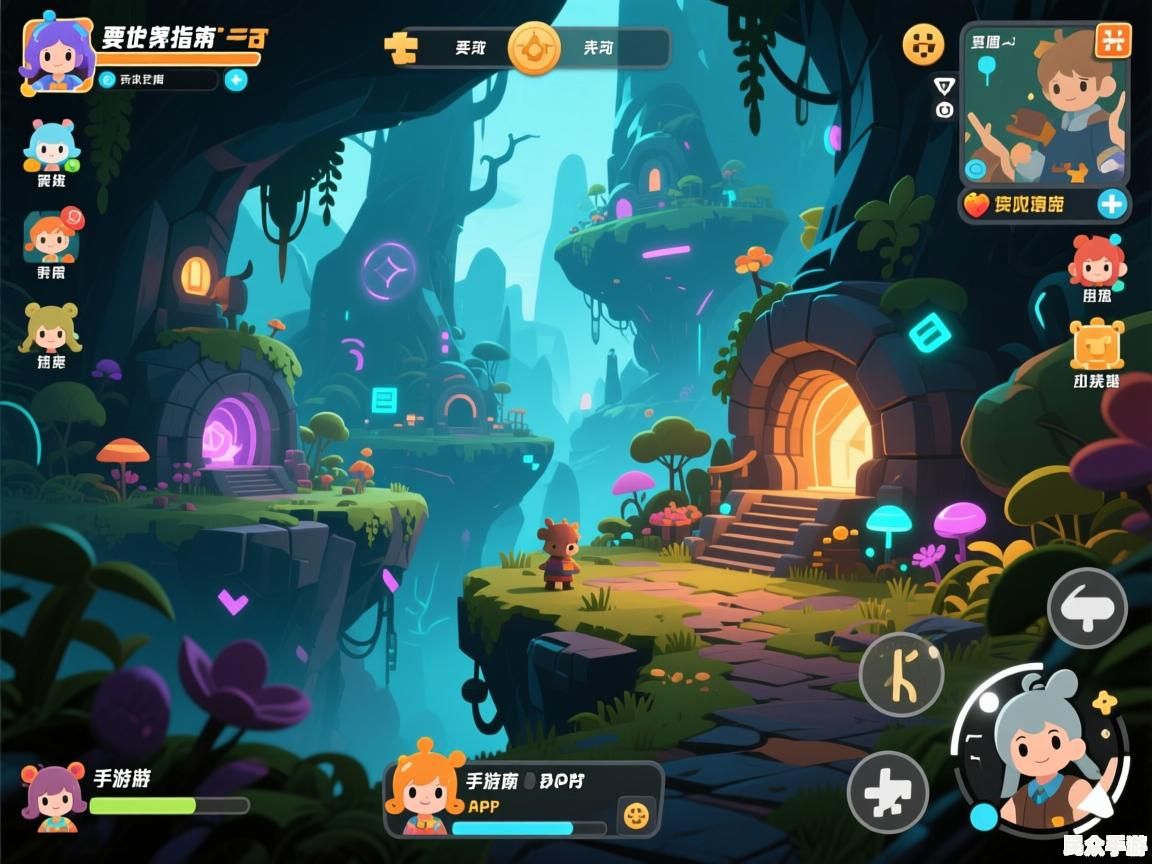Viewport: 1152px width, 864px height.
Task: Tap the plus button beside the heart label
Action: point(1112,205)
